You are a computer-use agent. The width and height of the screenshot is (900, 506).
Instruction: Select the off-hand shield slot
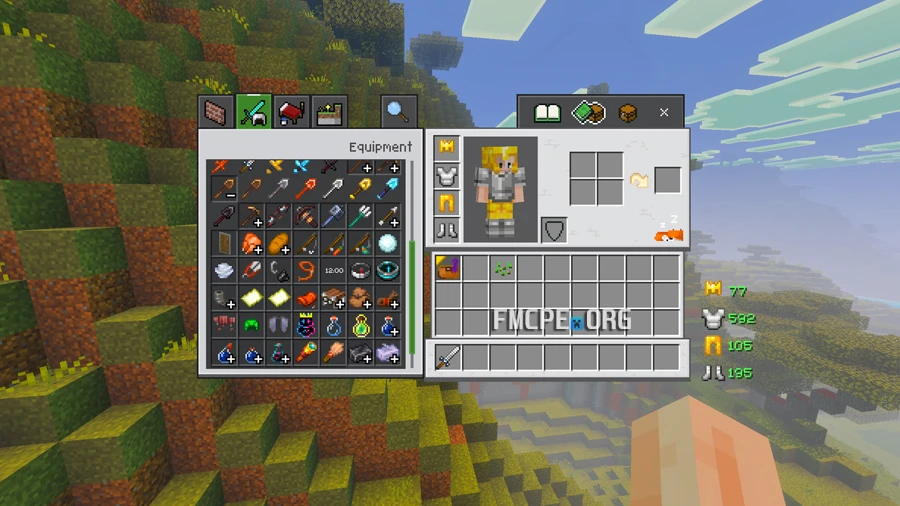[554, 231]
